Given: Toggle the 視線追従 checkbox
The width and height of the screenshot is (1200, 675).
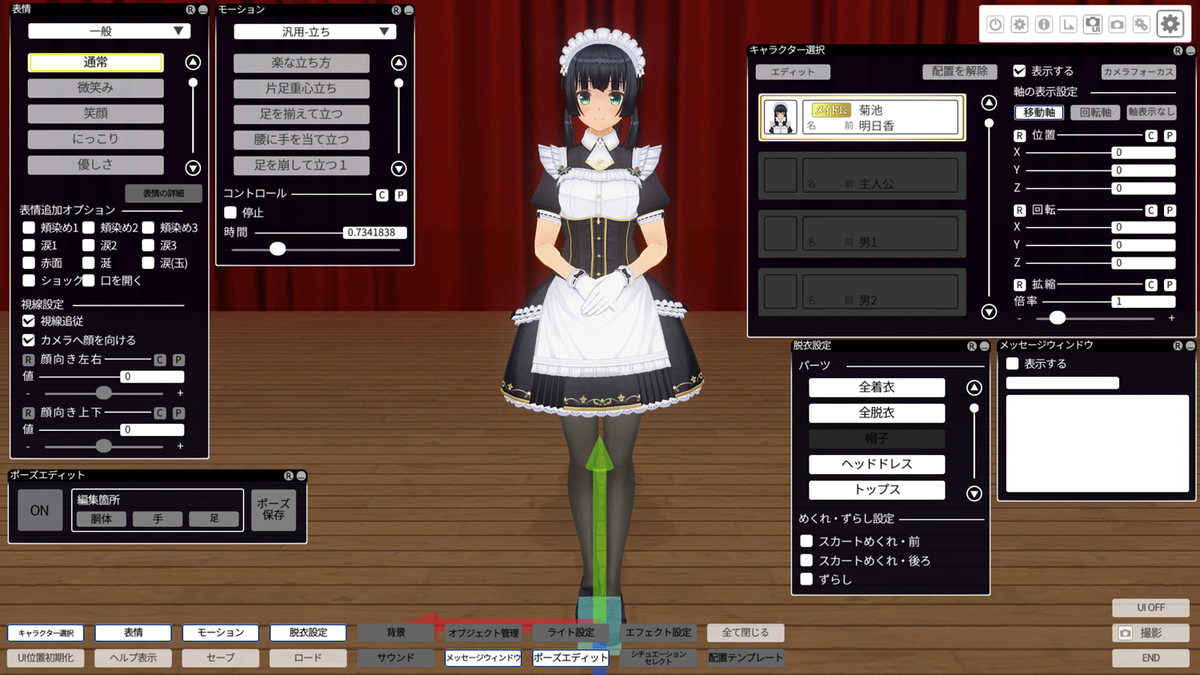Looking at the screenshot, I should [29, 322].
